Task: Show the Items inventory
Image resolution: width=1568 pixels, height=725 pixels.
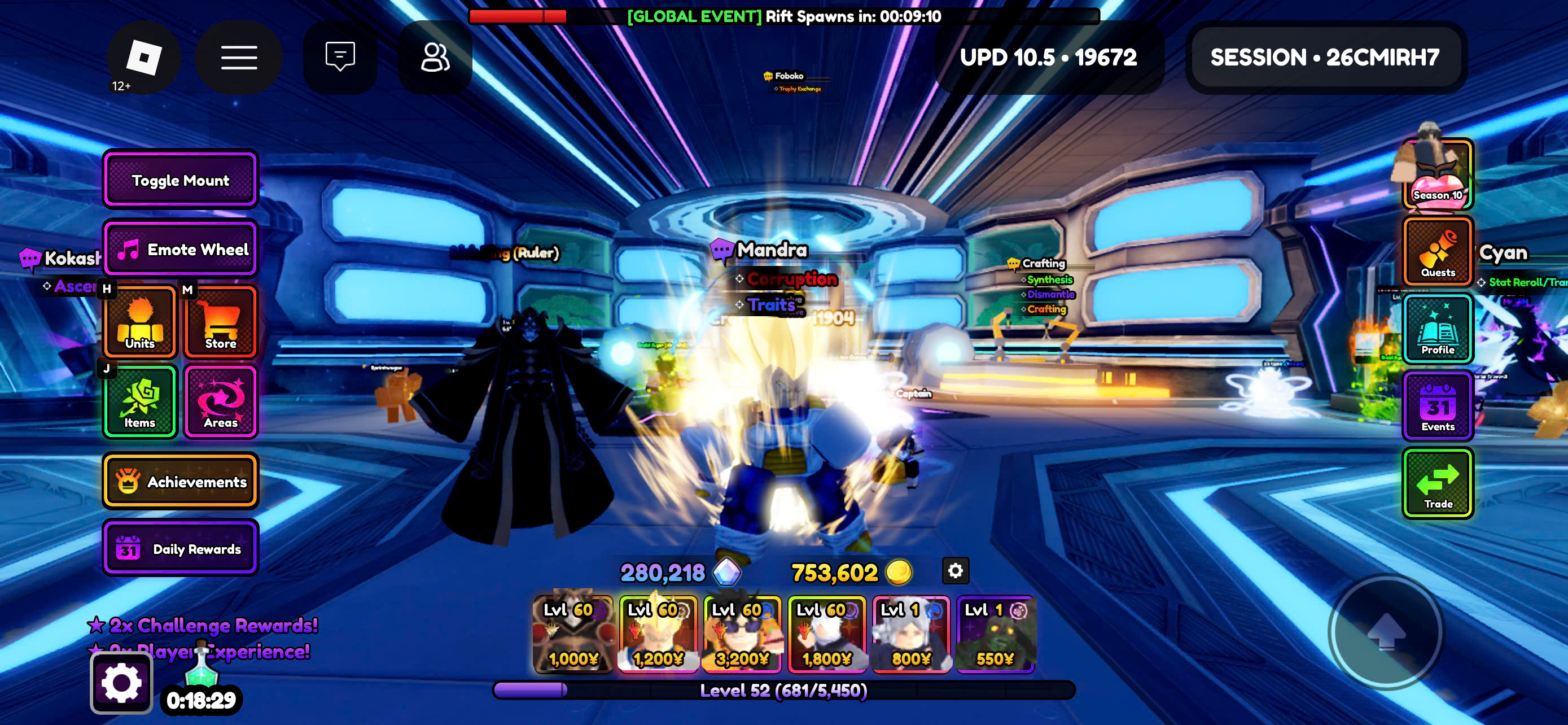Action: 140,401
